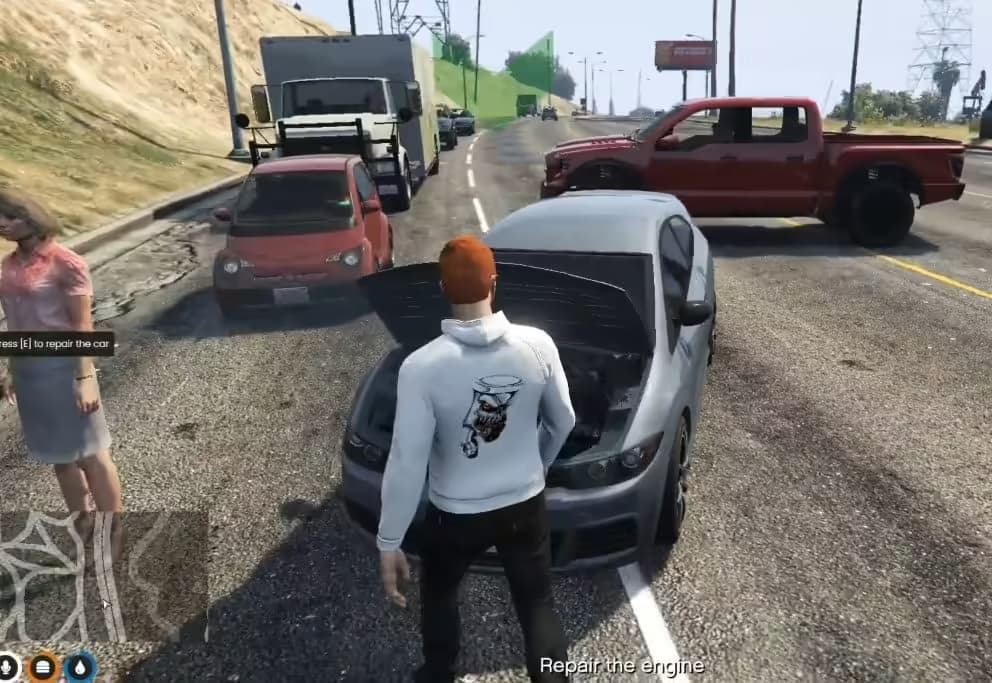Screen dimensions: 992x683
Task: Select the burger hunger status icon
Action: click(x=43, y=667)
